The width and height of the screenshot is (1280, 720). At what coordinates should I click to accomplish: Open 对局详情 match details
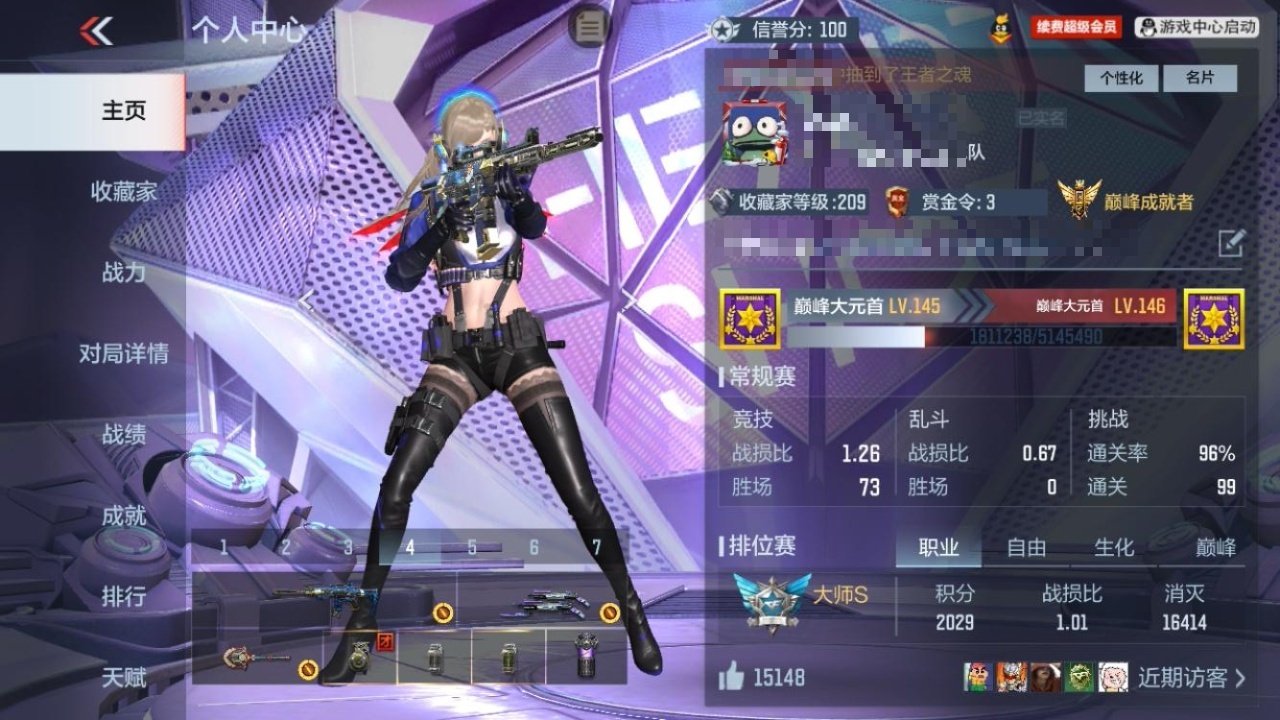(x=124, y=353)
